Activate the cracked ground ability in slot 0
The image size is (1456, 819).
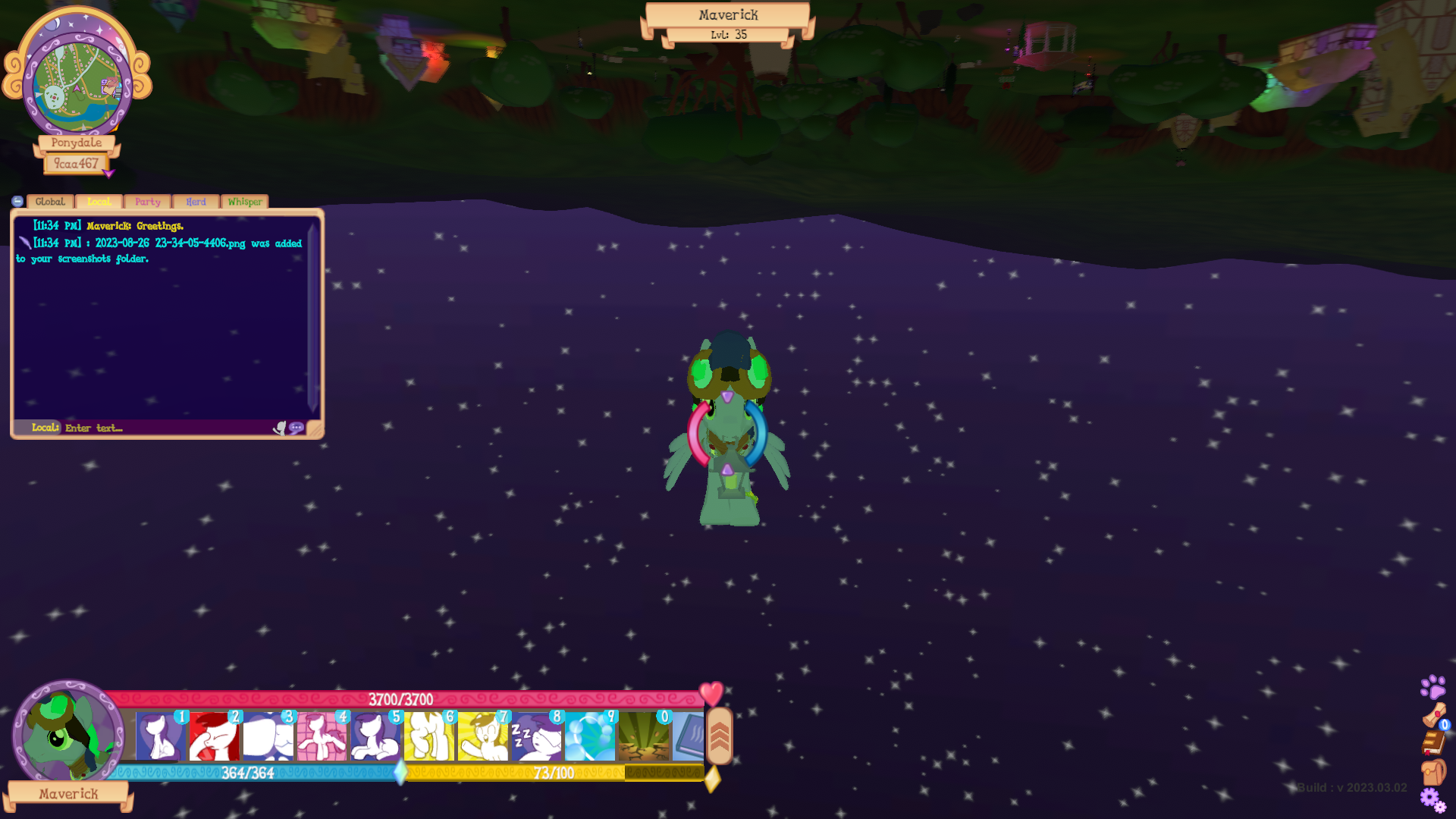(644, 736)
